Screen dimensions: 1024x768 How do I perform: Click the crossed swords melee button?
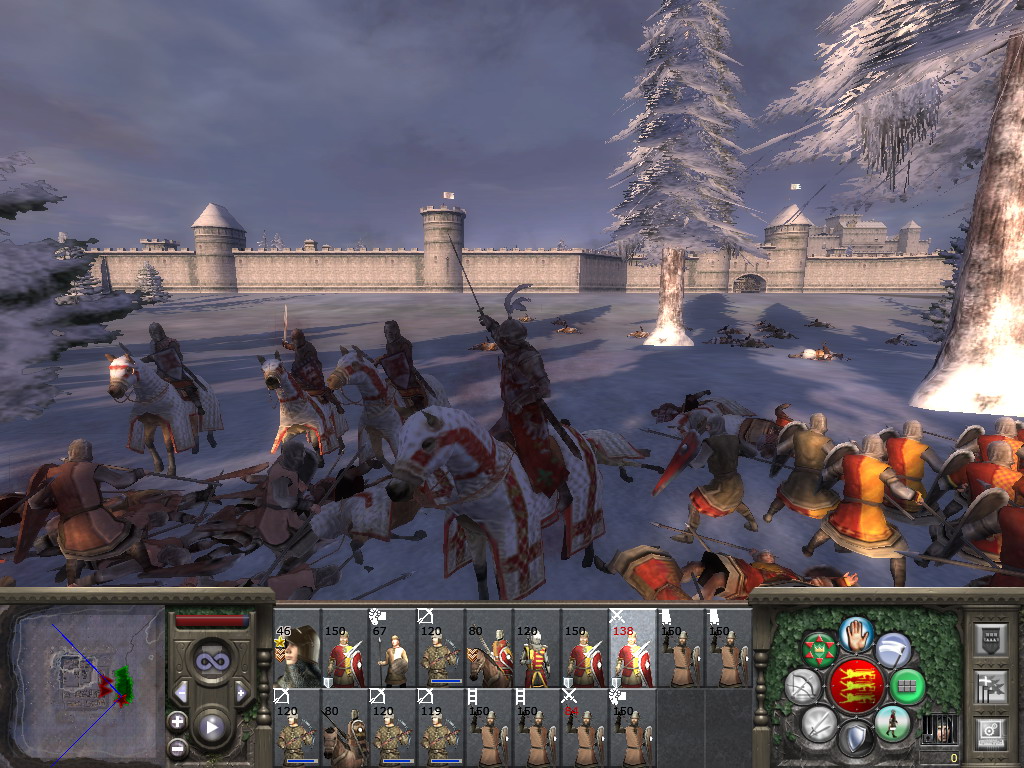tap(819, 722)
